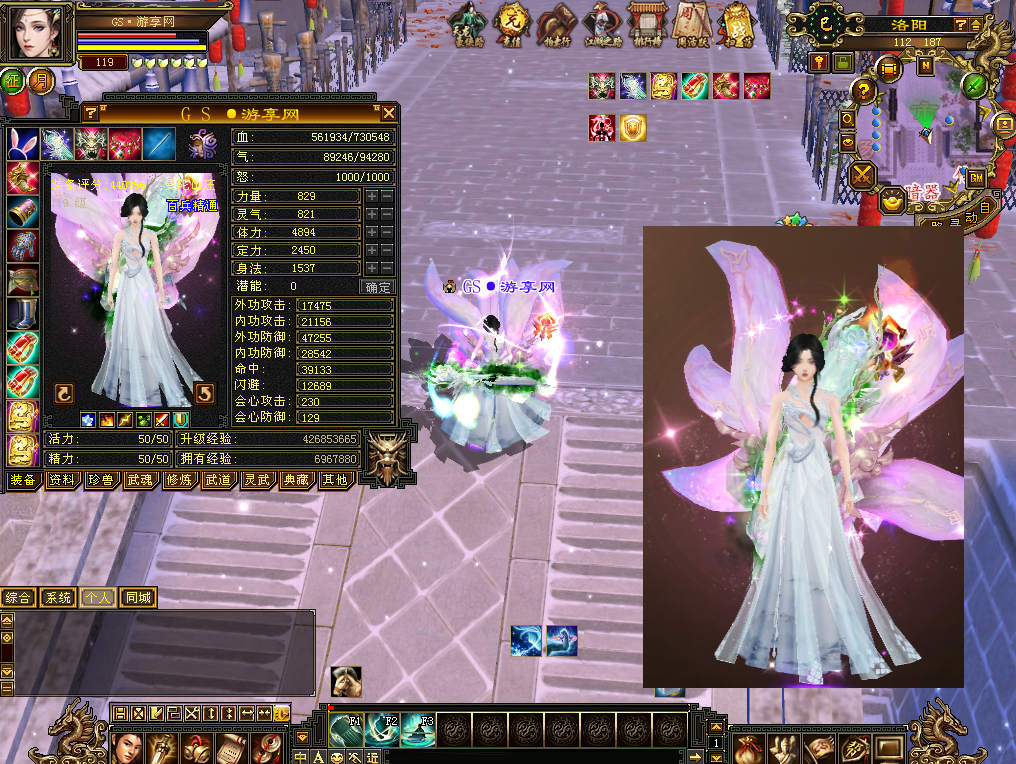Open the character panel help question mark

pyautogui.click(x=91, y=113)
